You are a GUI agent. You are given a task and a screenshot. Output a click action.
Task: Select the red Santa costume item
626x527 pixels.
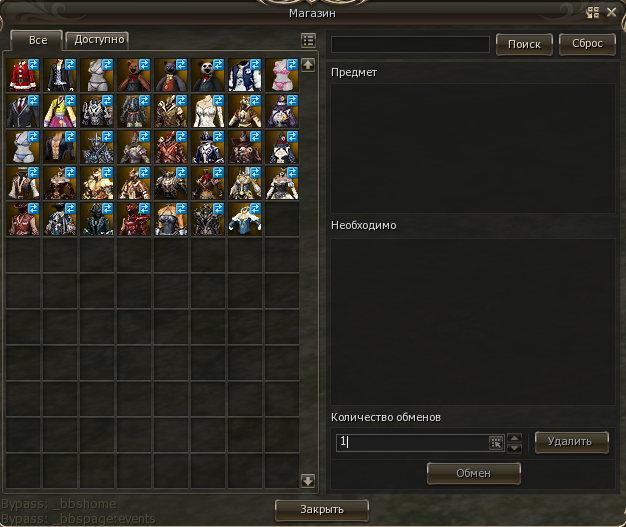[23, 74]
